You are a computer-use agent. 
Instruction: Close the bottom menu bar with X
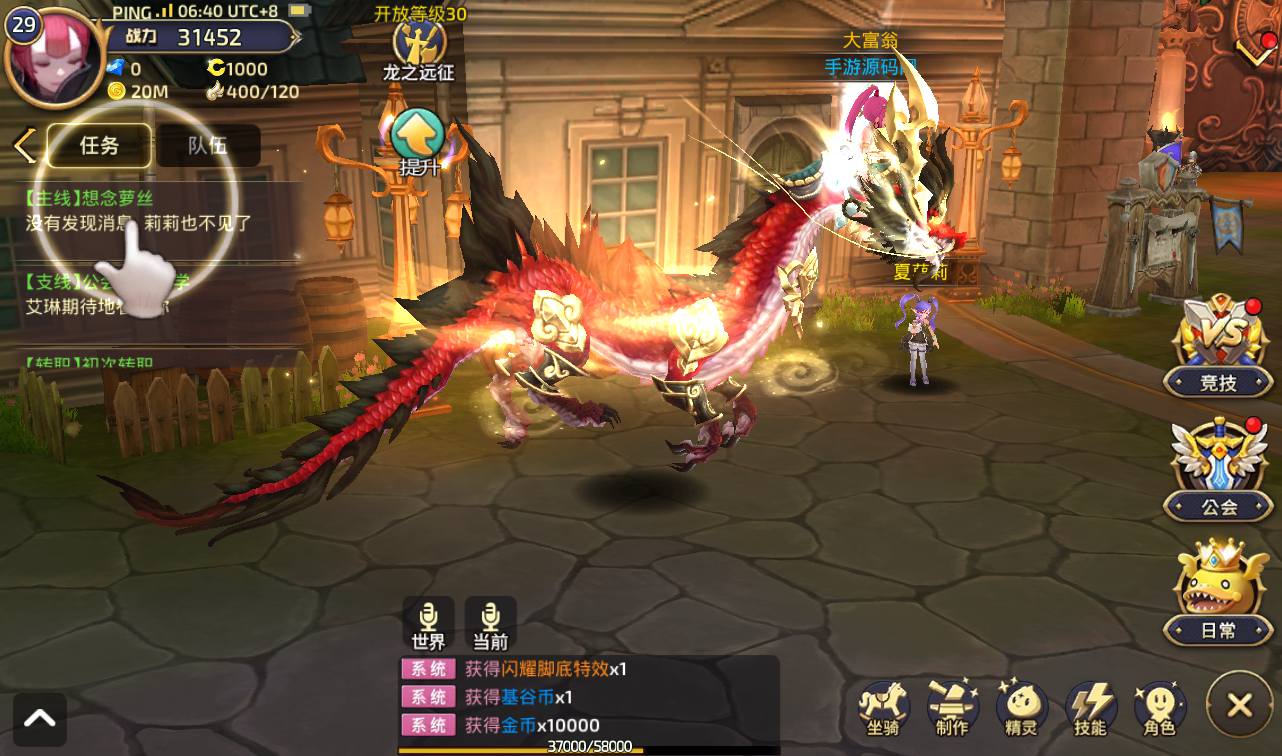[x=1239, y=705]
